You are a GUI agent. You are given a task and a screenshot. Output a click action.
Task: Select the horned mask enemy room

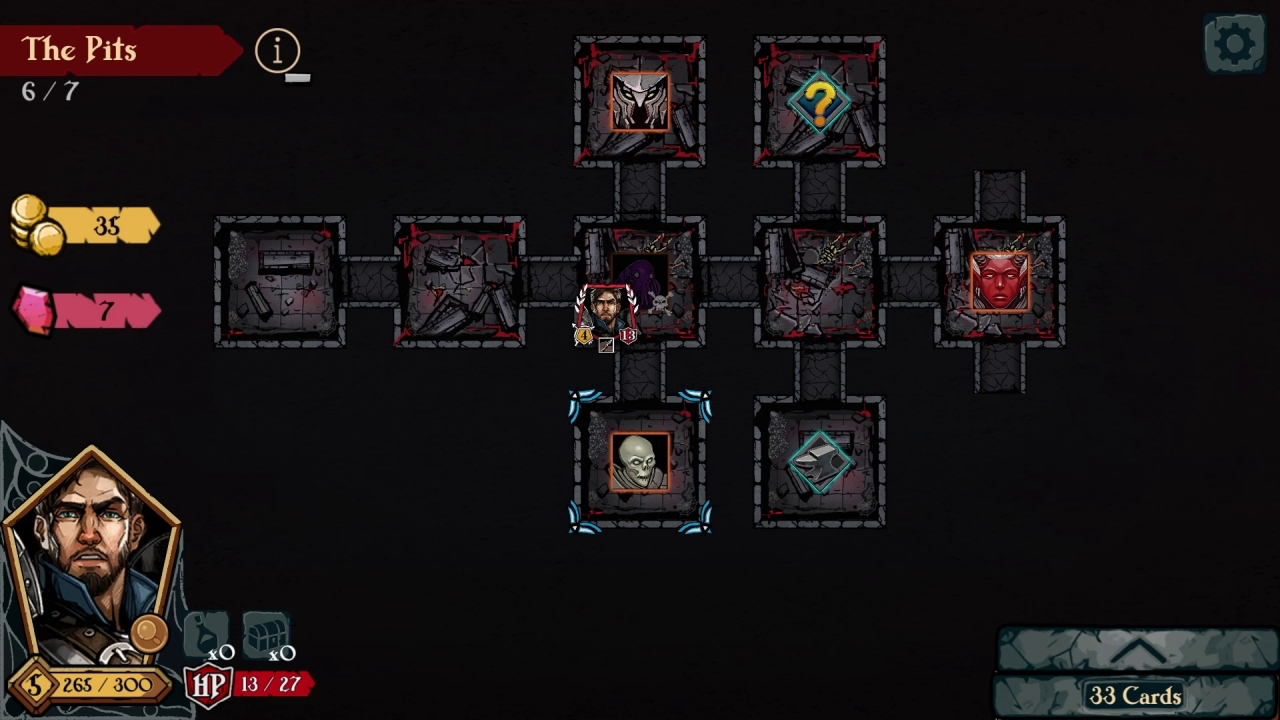click(x=640, y=101)
